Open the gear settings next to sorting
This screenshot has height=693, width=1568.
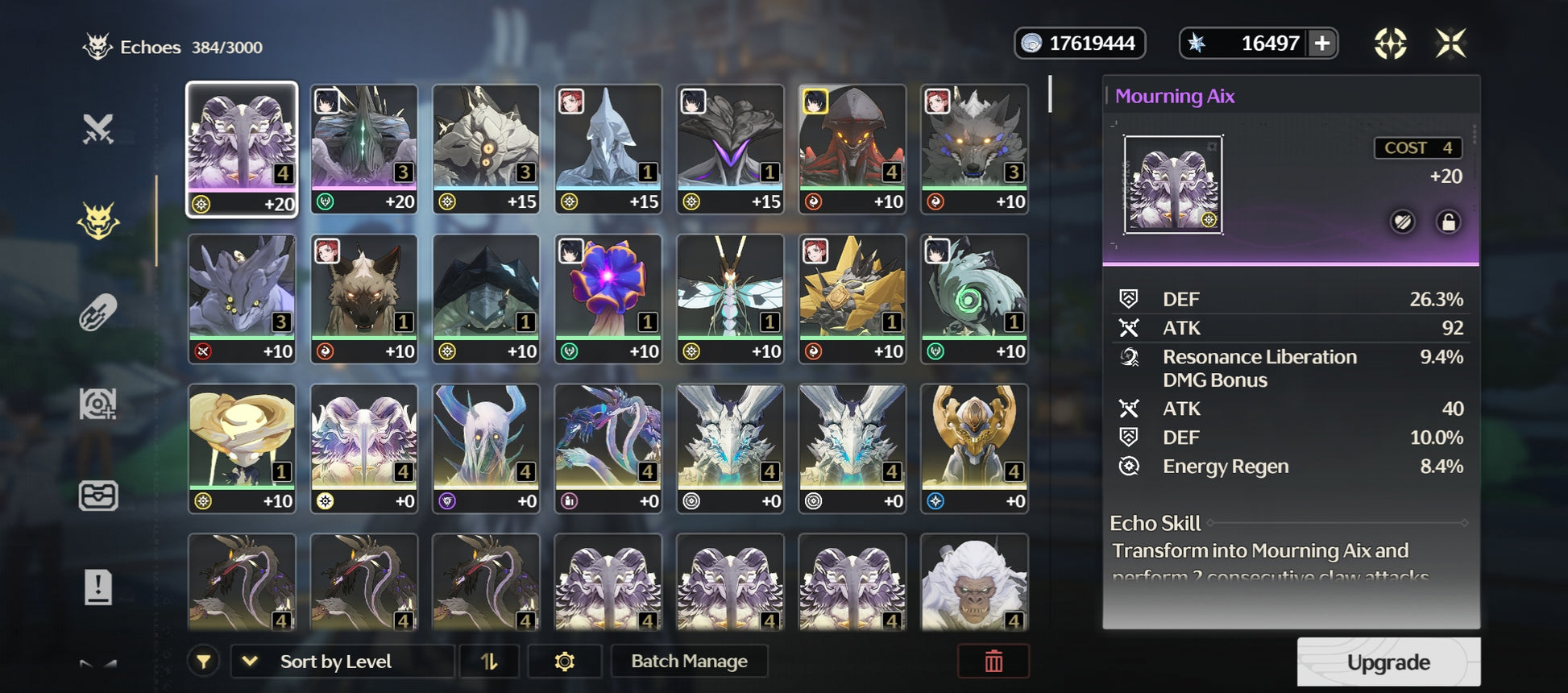(564, 662)
